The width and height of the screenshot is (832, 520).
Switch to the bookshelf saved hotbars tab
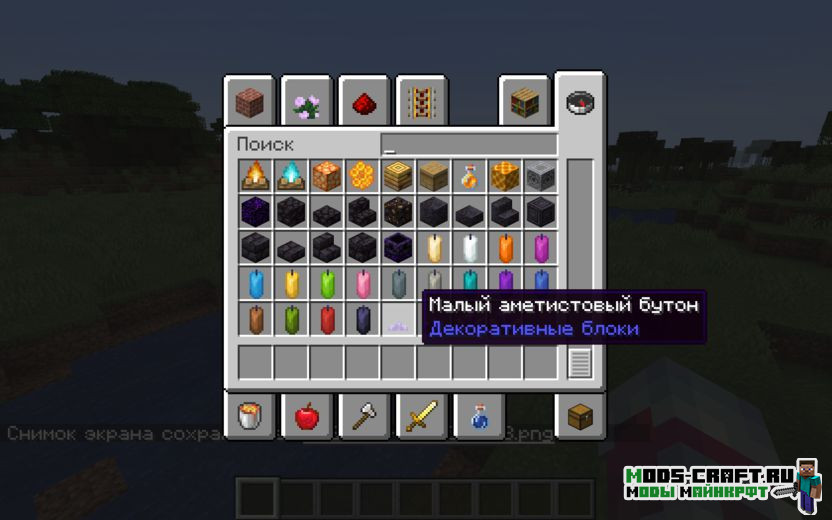coord(524,101)
